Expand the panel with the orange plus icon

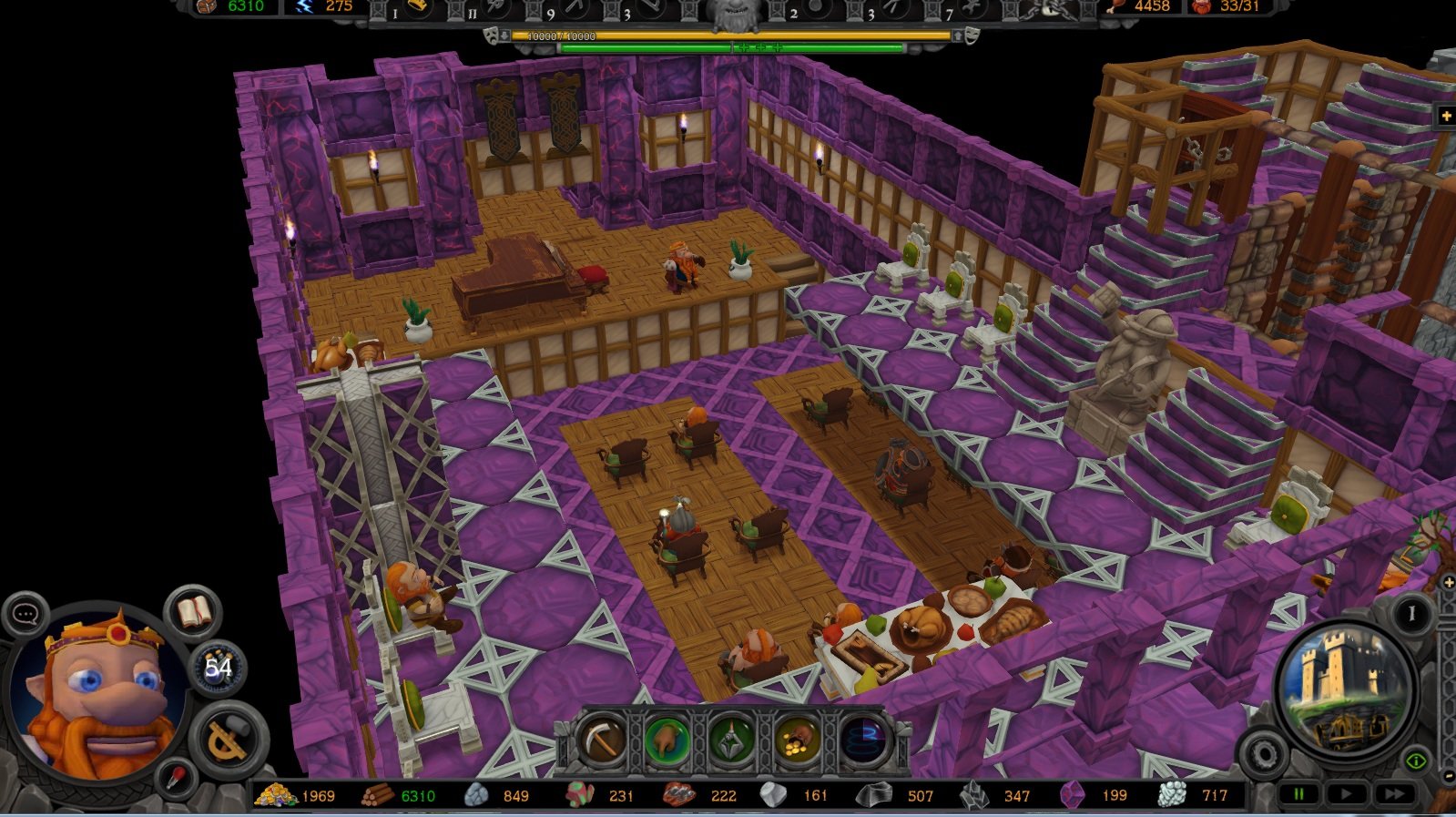click(1448, 116)
